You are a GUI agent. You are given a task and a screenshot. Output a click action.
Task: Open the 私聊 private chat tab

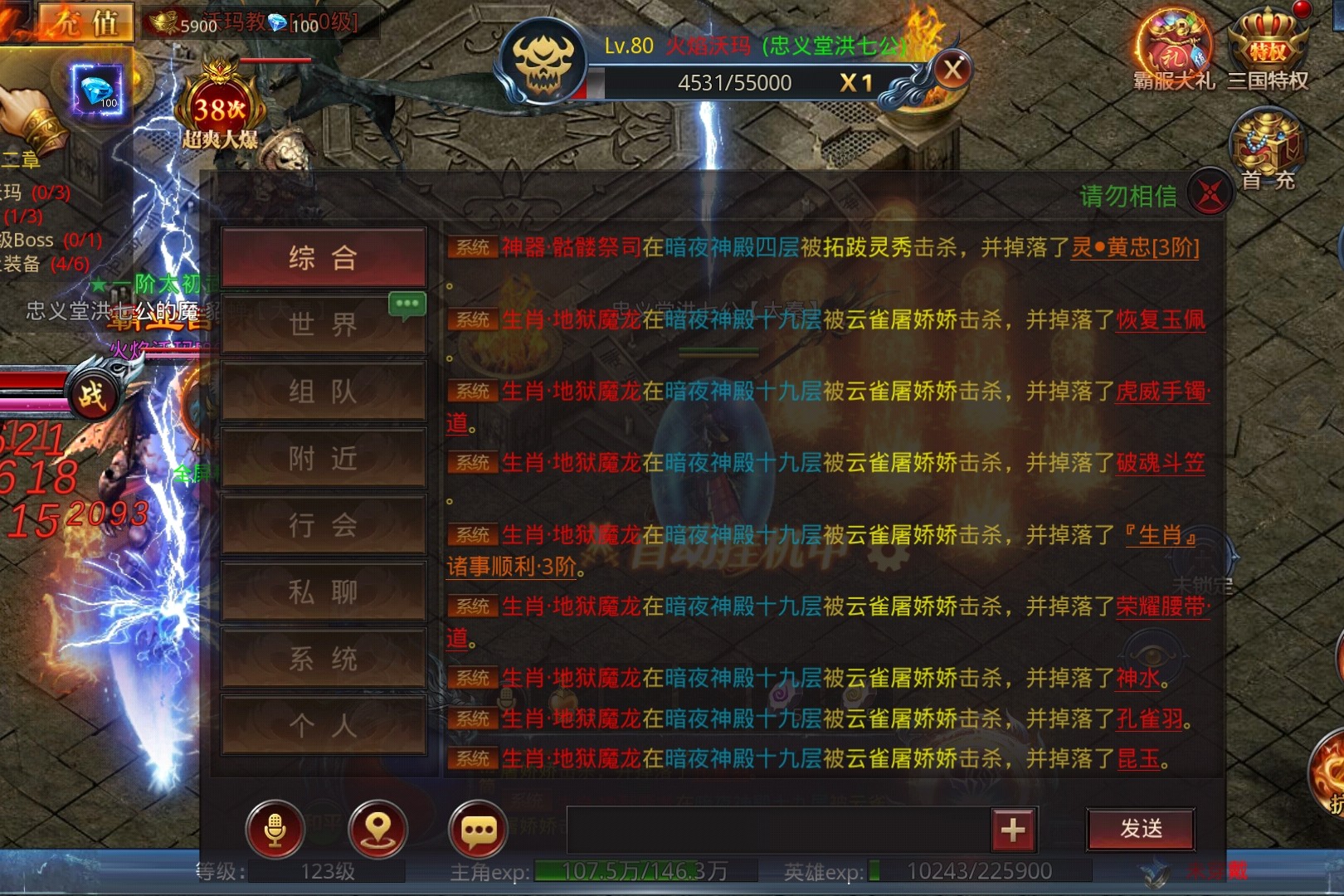(324, 592)
